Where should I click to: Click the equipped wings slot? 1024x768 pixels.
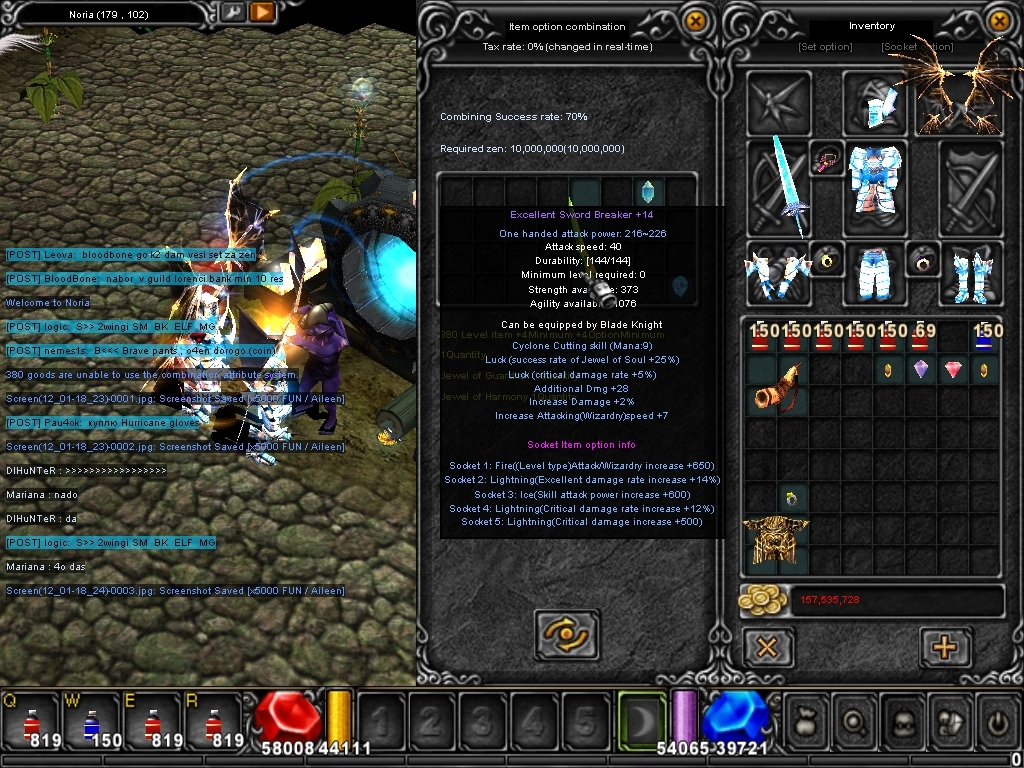[x=957, y=100]
